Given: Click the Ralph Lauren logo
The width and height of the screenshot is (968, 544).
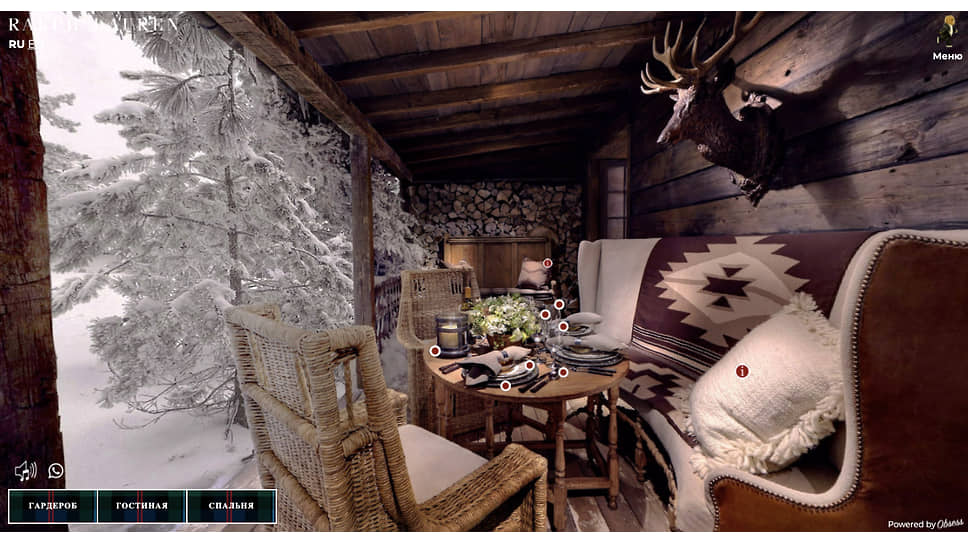Looking at the screenshot, I should tap(95, 23).
